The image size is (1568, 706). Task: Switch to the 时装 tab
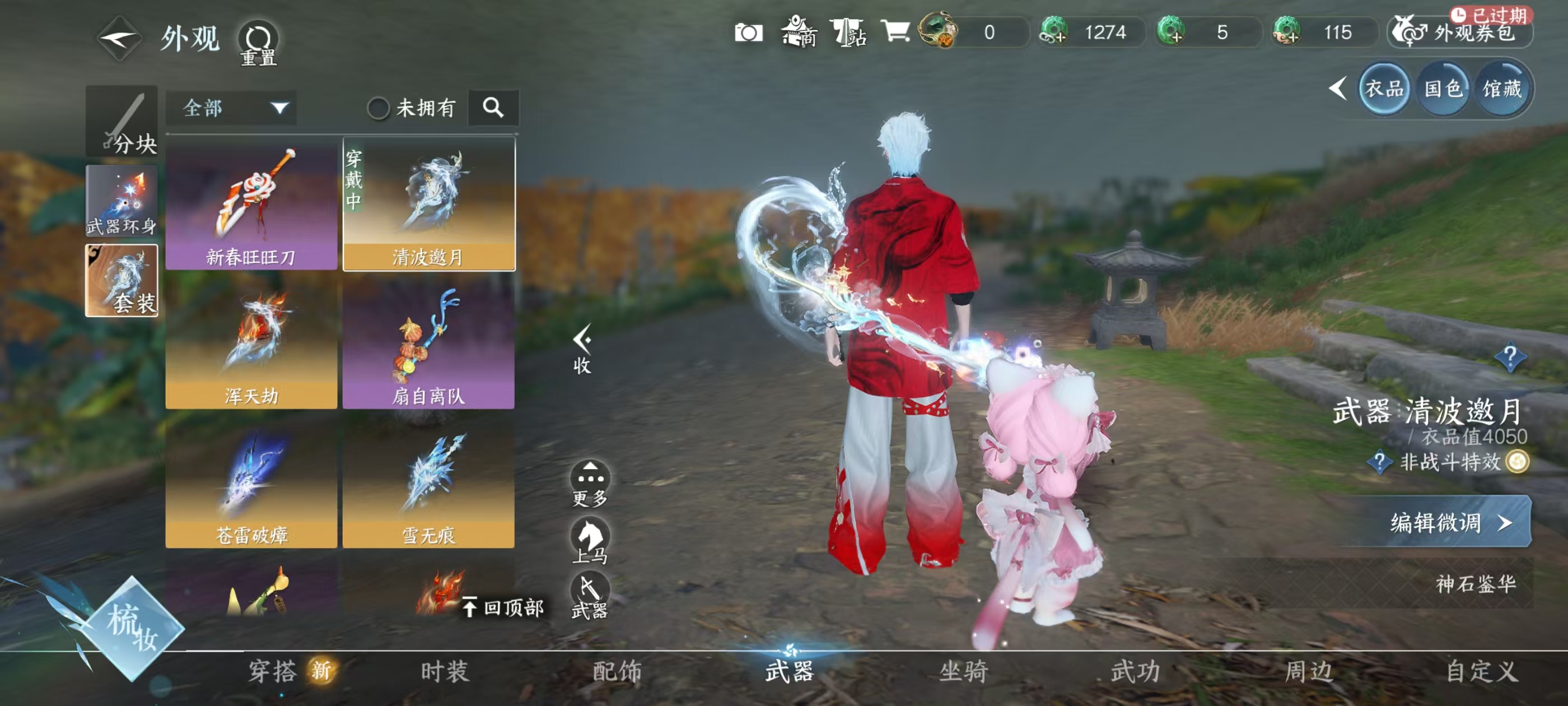[444, 671]
